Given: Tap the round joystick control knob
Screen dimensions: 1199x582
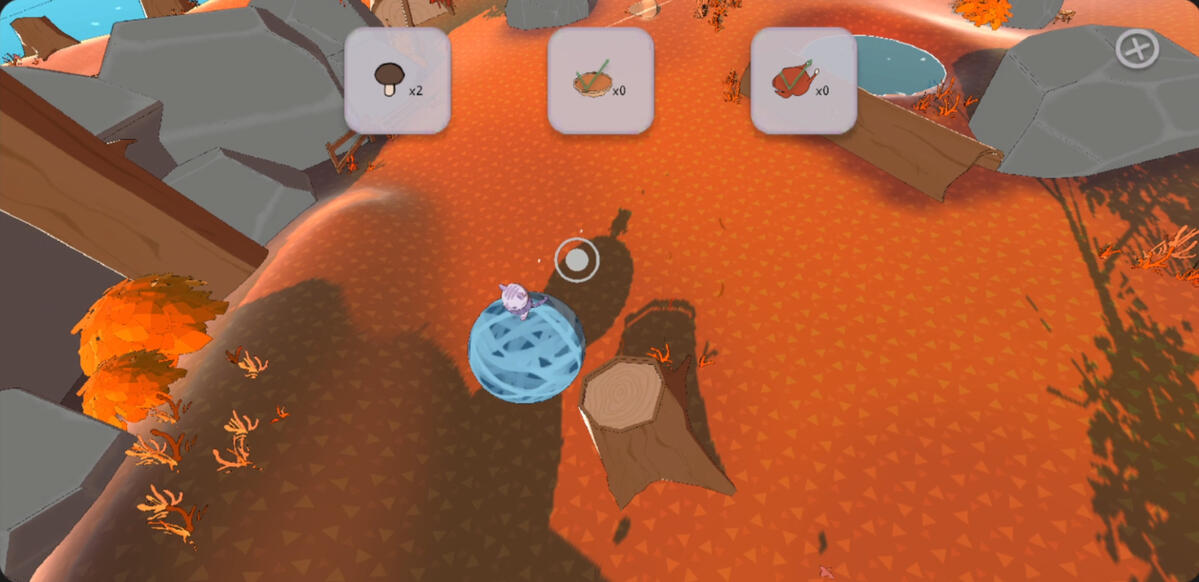Looking at the screenshot, I should [x=577, y=261].
